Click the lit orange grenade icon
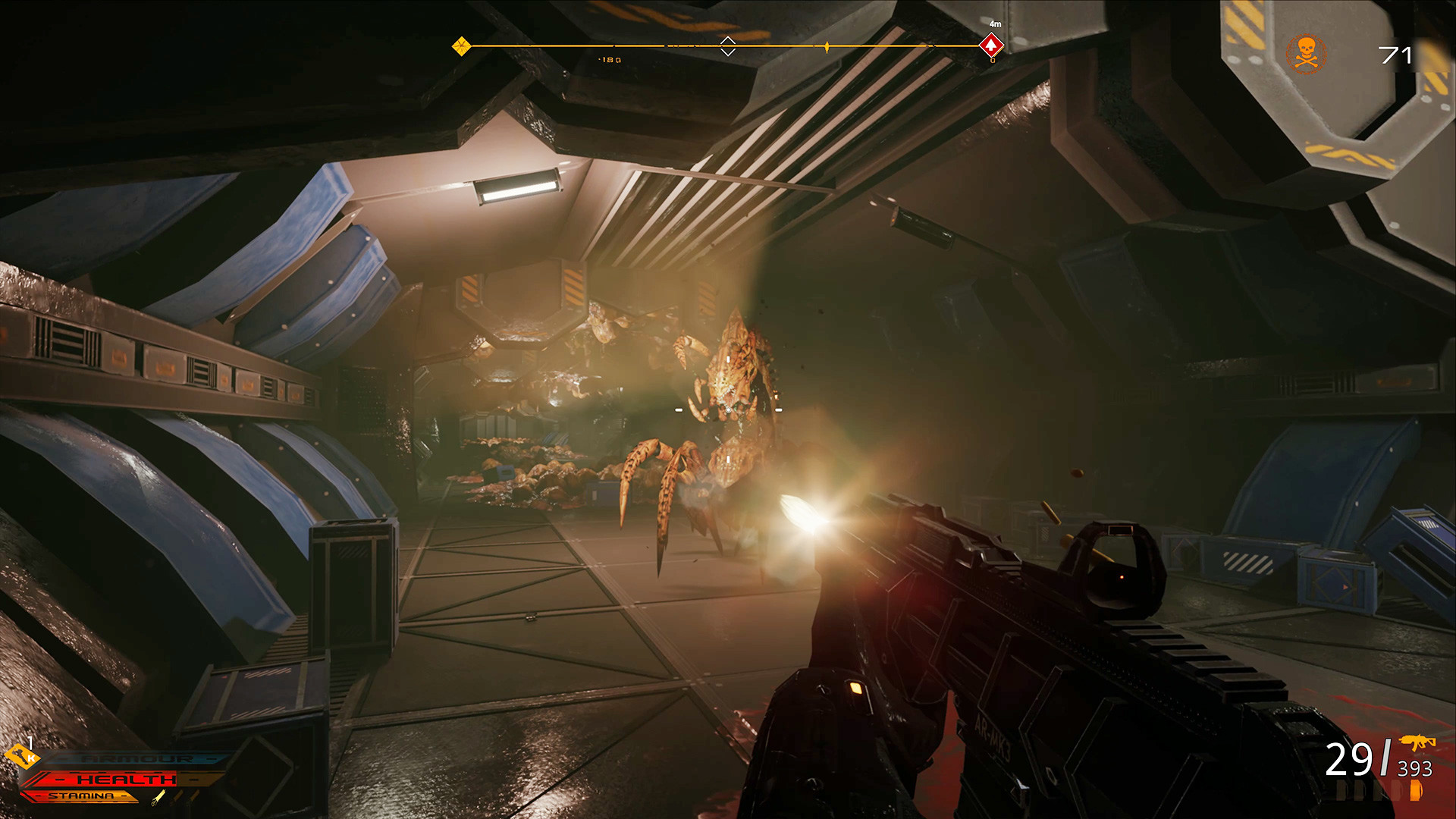1456x819 pixels. pyautogui.click(x=1415, y=790)
